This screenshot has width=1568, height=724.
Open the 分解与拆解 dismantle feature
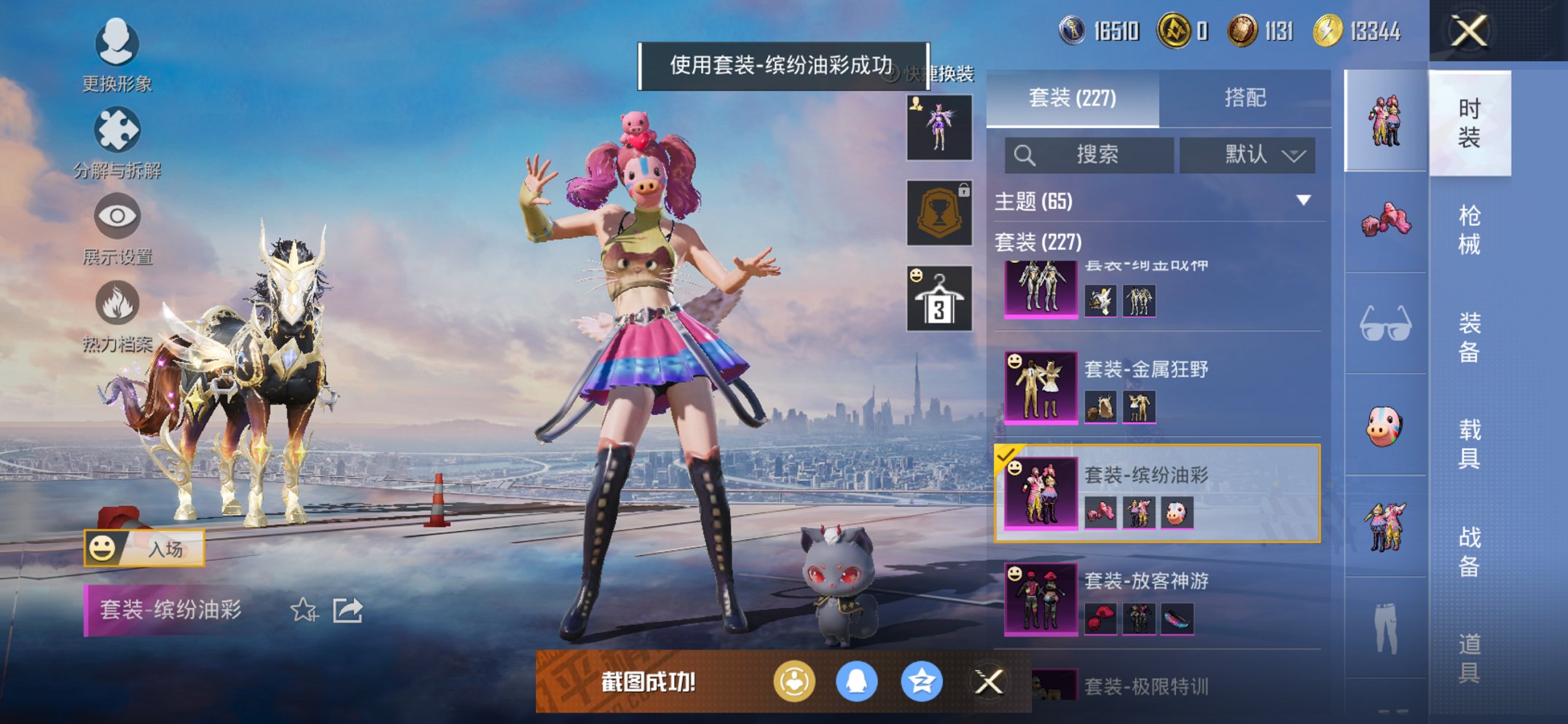coord(117,135)
